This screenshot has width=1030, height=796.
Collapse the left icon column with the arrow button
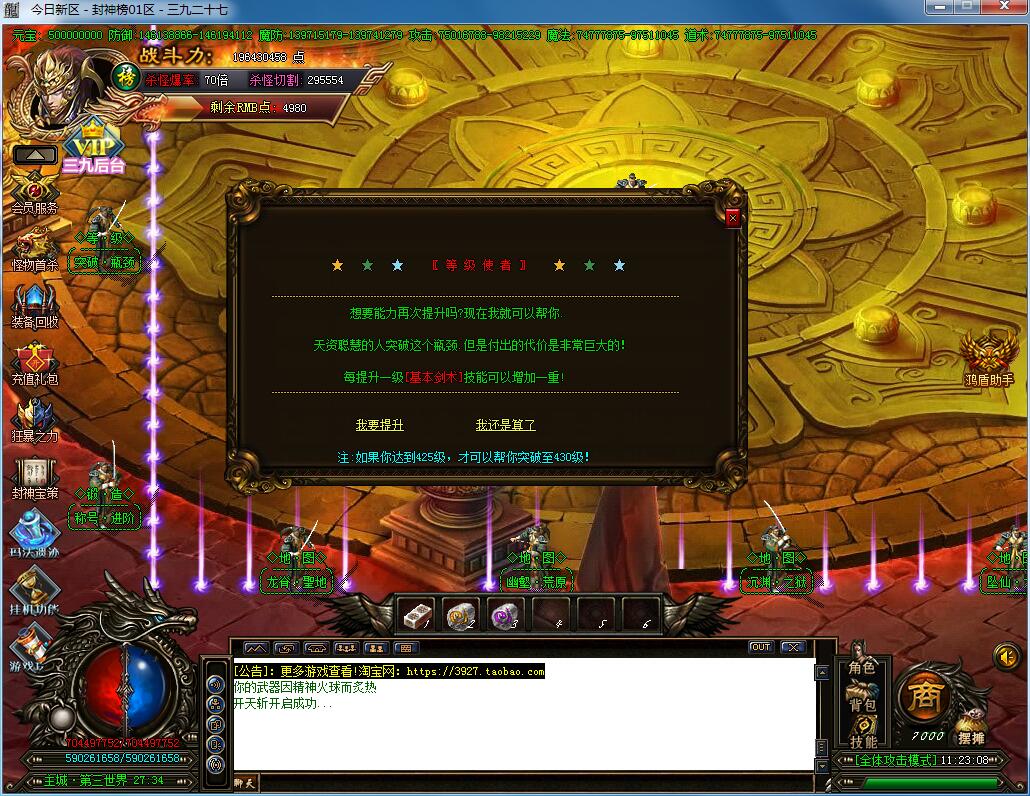pos(35,155)
